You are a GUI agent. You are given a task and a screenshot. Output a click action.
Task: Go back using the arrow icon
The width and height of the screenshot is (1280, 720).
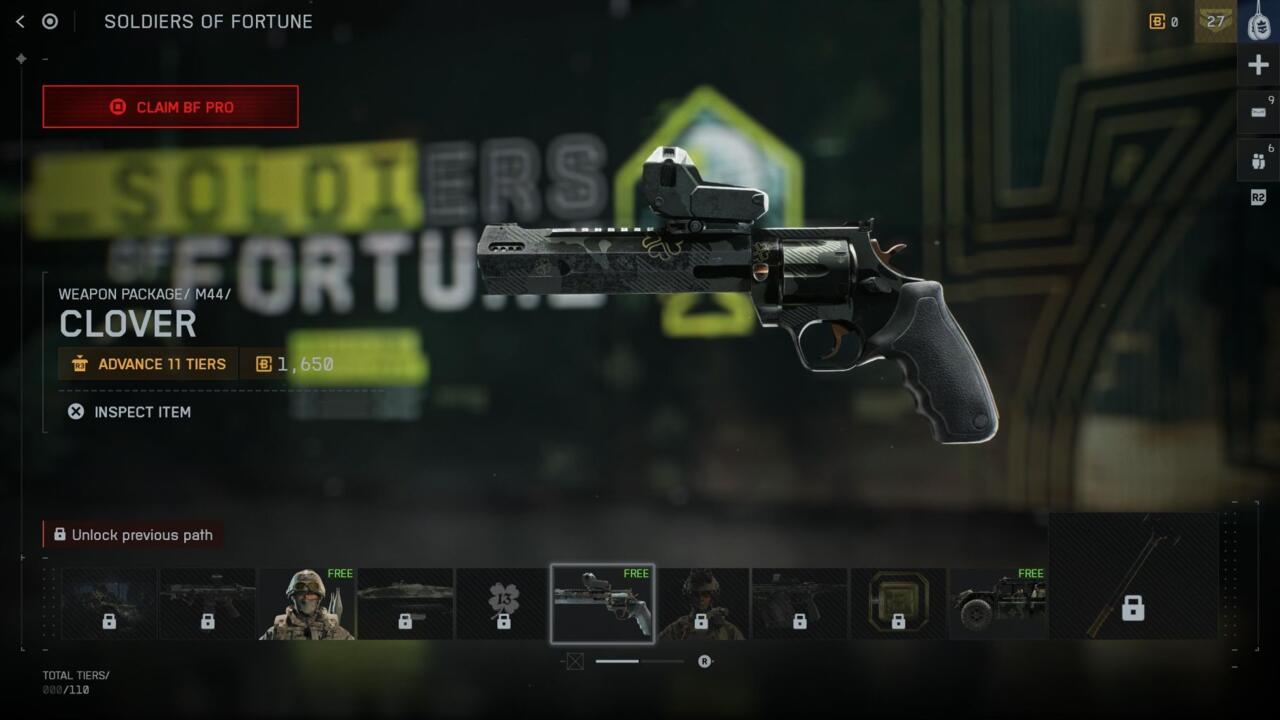20,21
